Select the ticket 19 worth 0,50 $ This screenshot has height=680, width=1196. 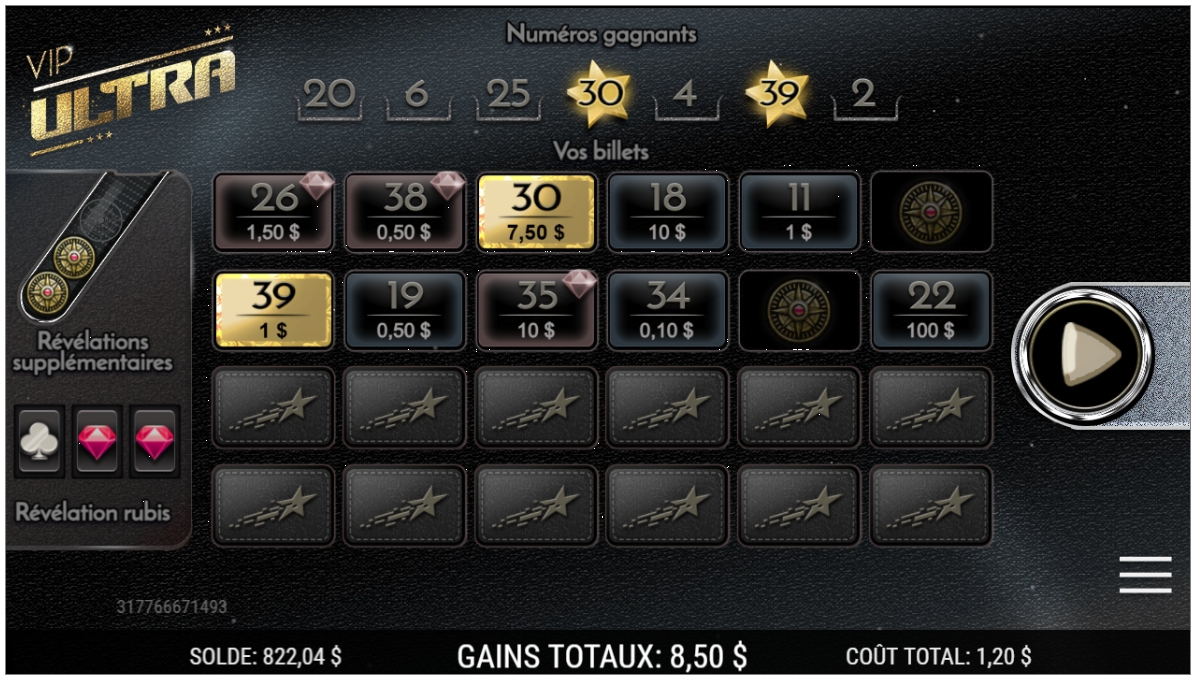pyautogui.click(x=405, y=310)
